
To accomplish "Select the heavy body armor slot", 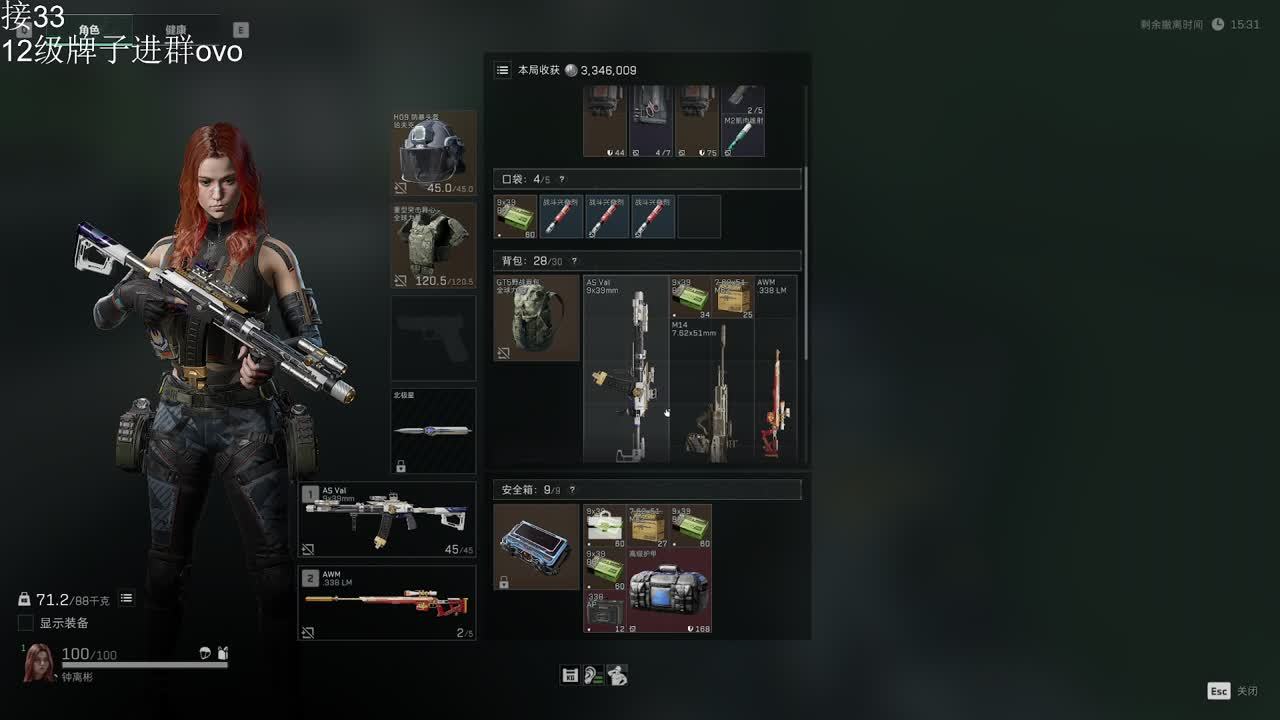I will pyautogui.click(x=433, y=245).
